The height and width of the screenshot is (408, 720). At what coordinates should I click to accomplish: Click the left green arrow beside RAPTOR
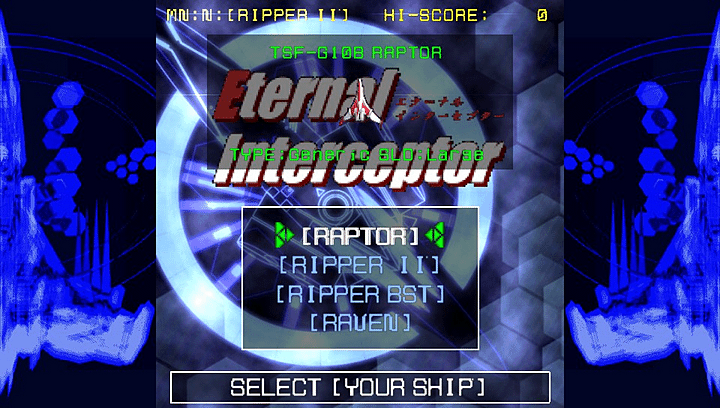tap(284, 235)
